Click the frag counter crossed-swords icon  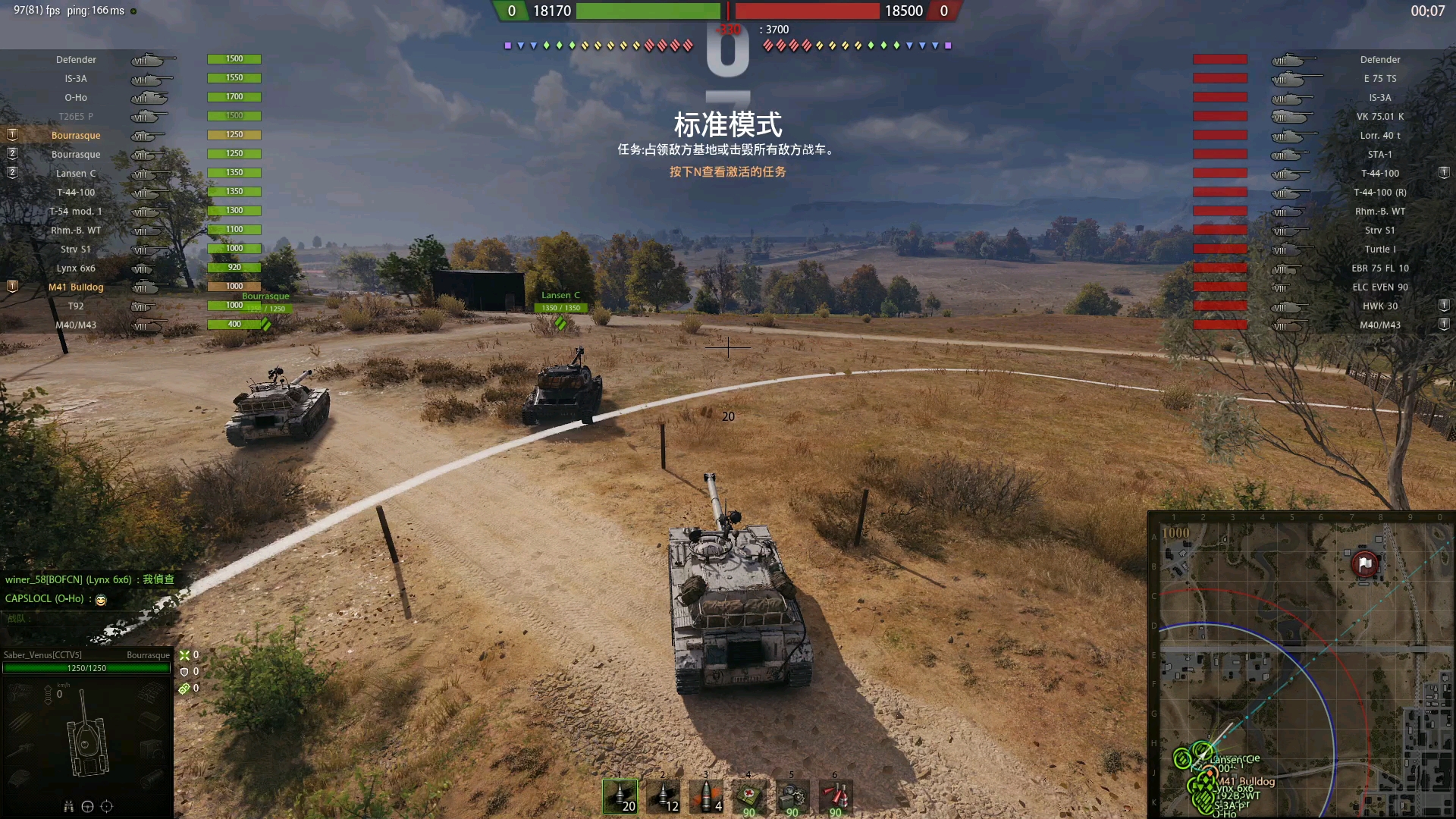(185, 654)
